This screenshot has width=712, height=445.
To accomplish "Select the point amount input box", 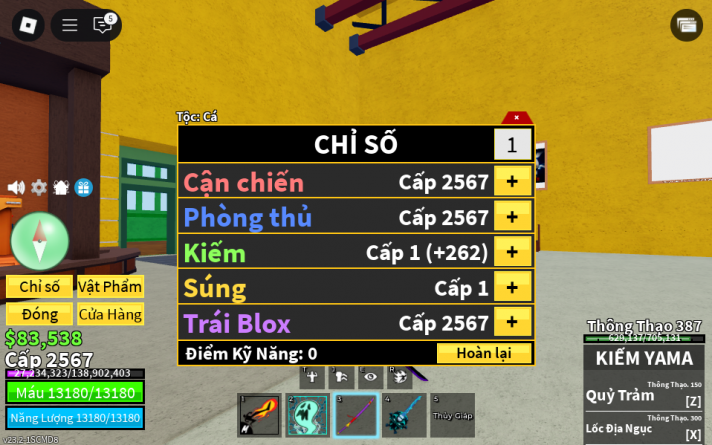I will tap(512, 145).
